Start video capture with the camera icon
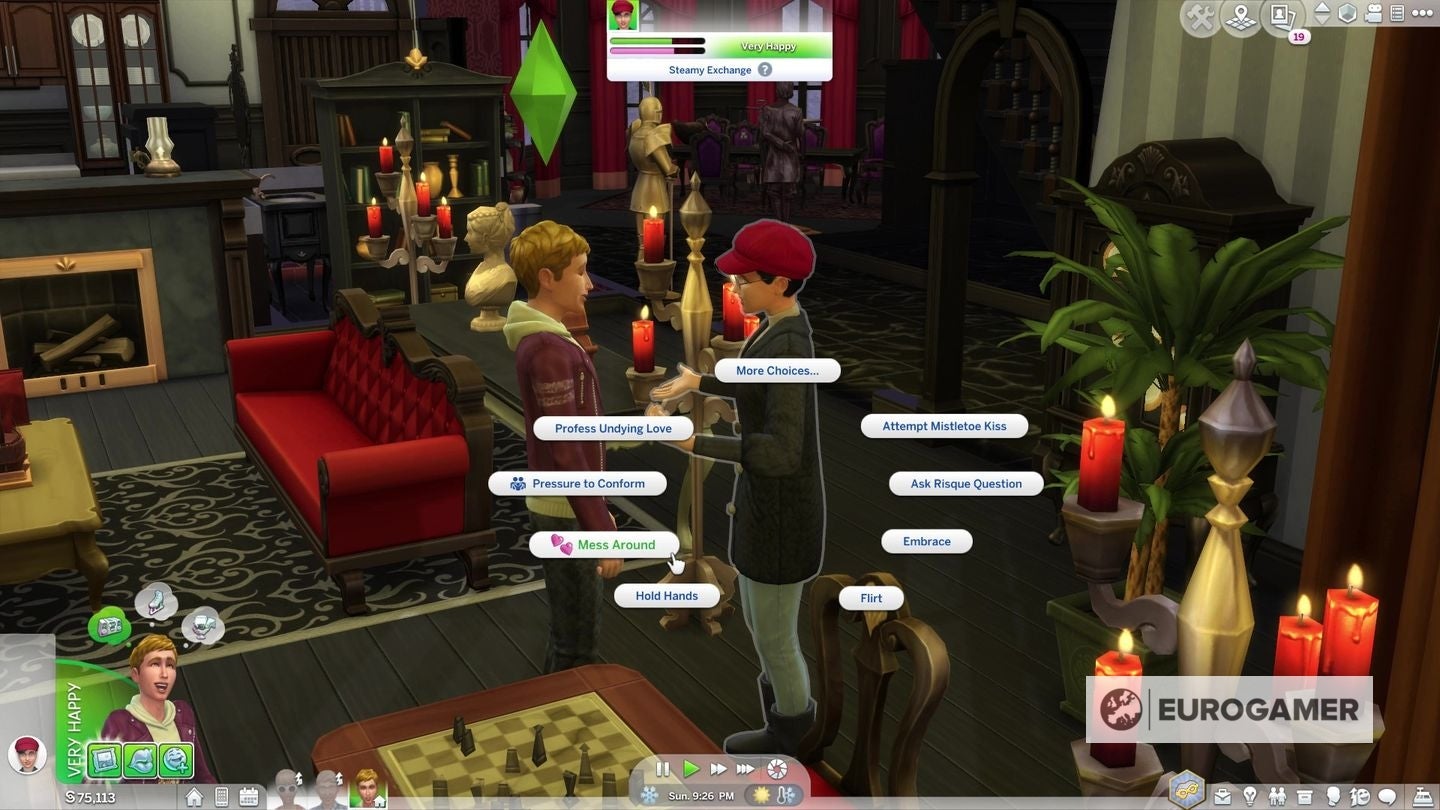Screen dimensions: 1440x810 click(1373, 15)
